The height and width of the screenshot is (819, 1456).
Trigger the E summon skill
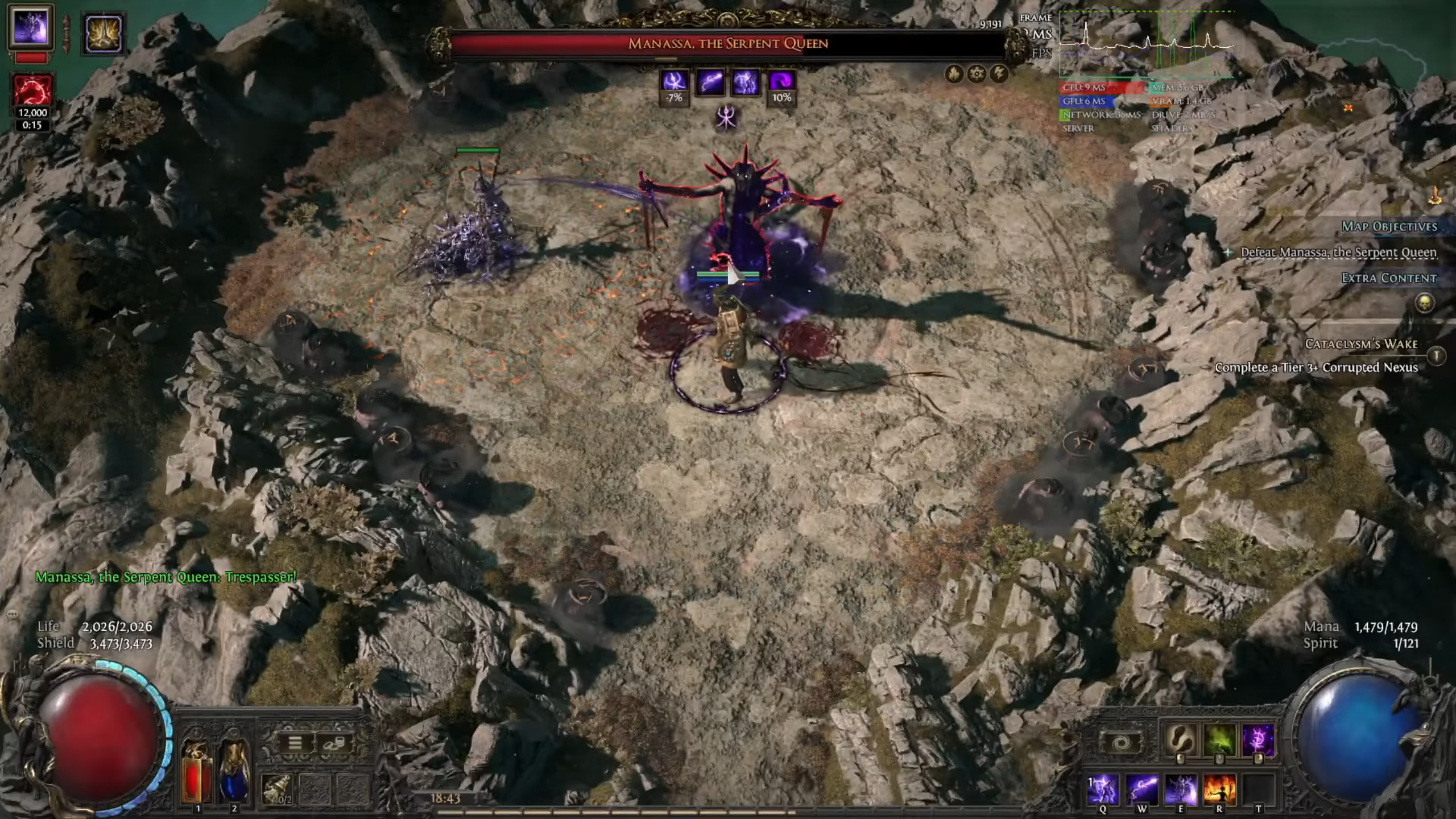click(1180, 789)
